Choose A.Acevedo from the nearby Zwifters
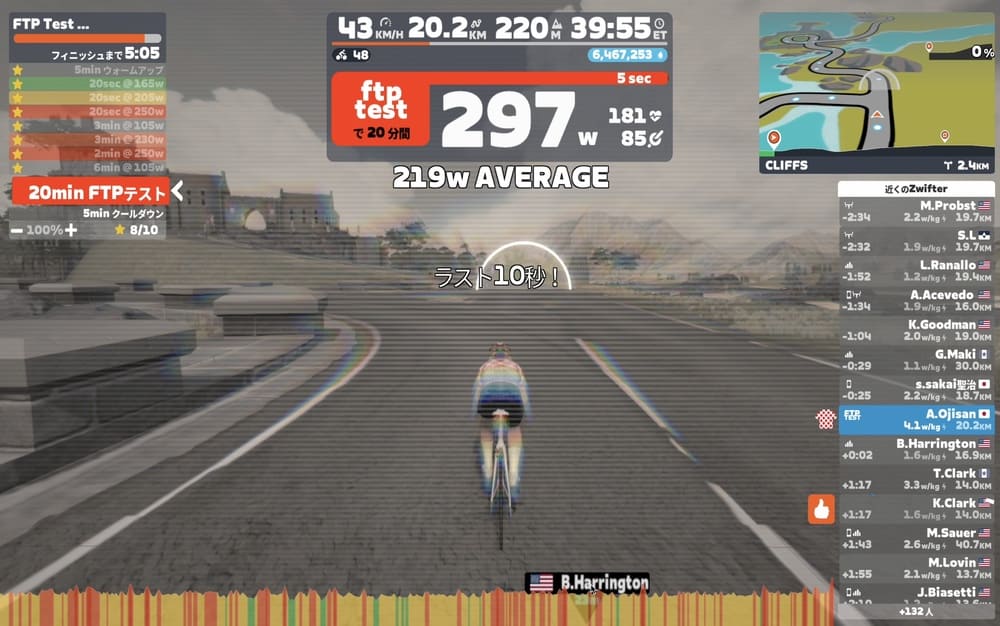 (x=916, y=301)
